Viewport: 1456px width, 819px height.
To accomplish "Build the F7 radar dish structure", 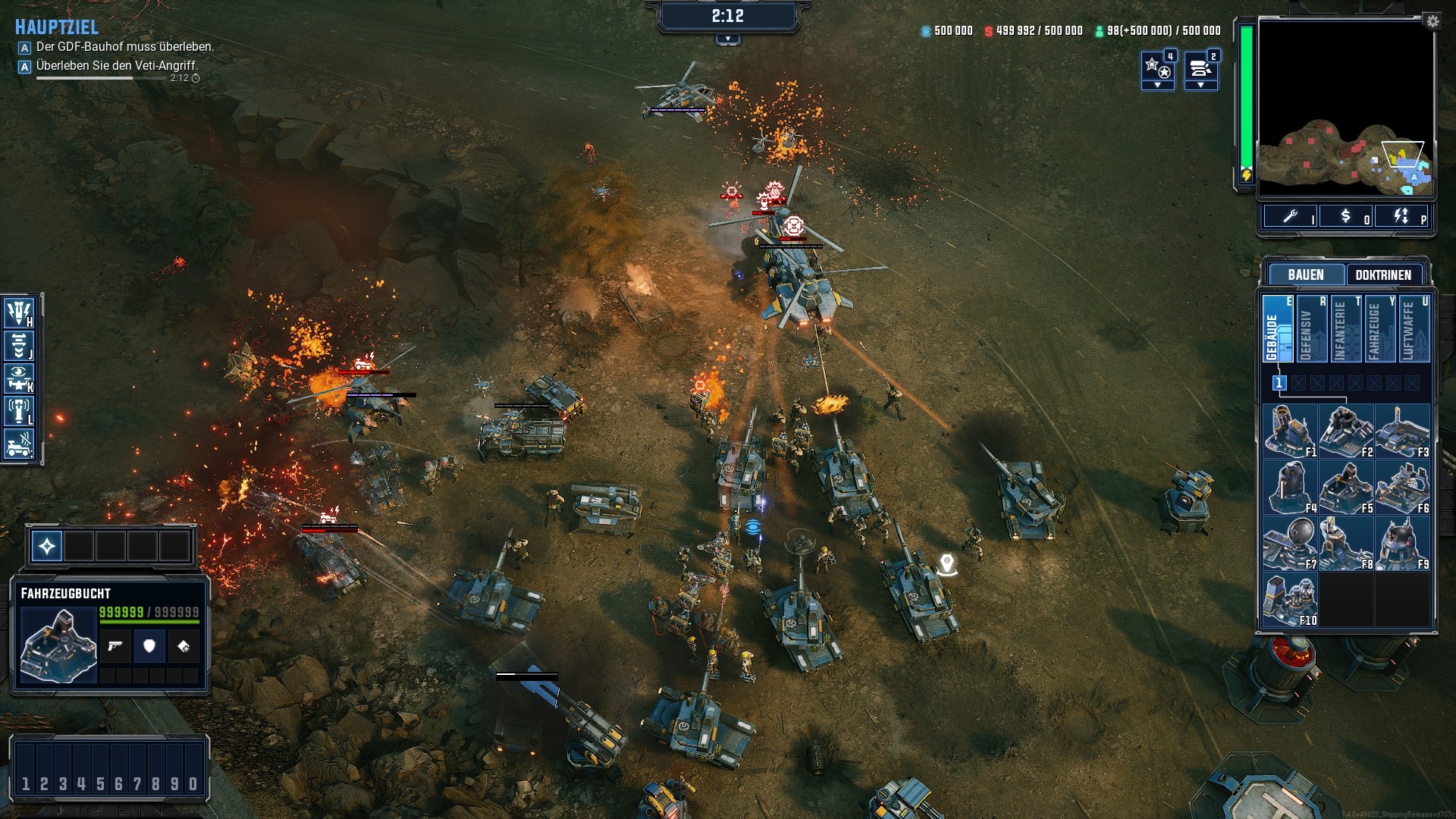I will [x=1290, y=544].
